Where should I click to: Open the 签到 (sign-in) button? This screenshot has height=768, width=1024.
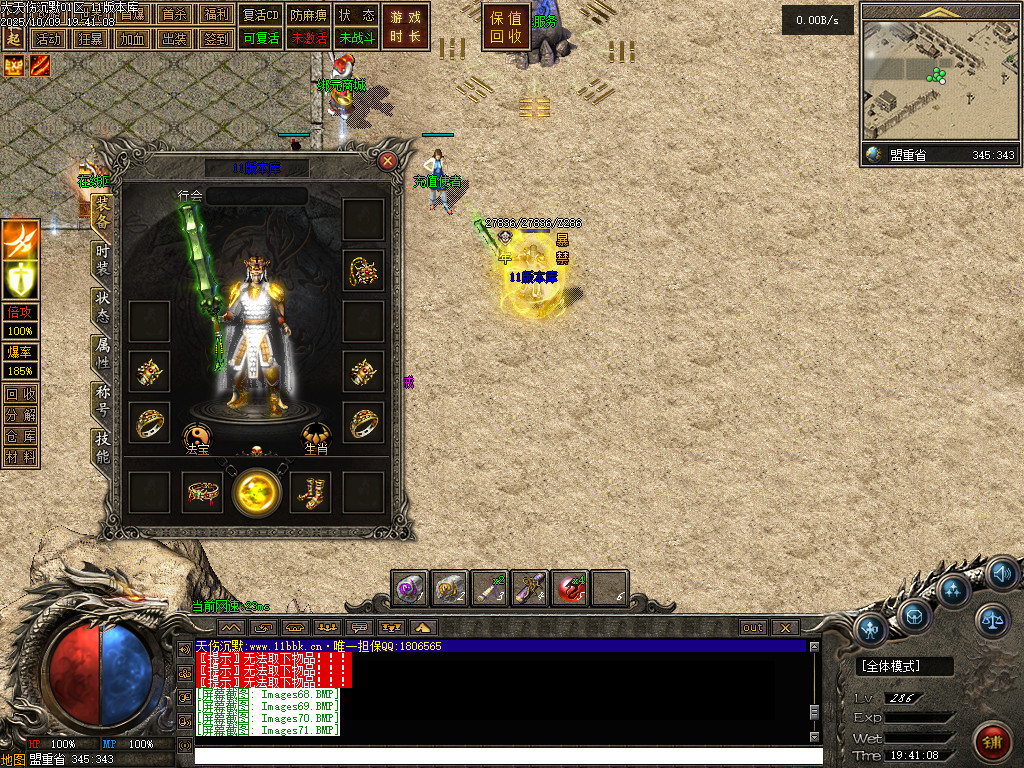(x=216, y=39)
